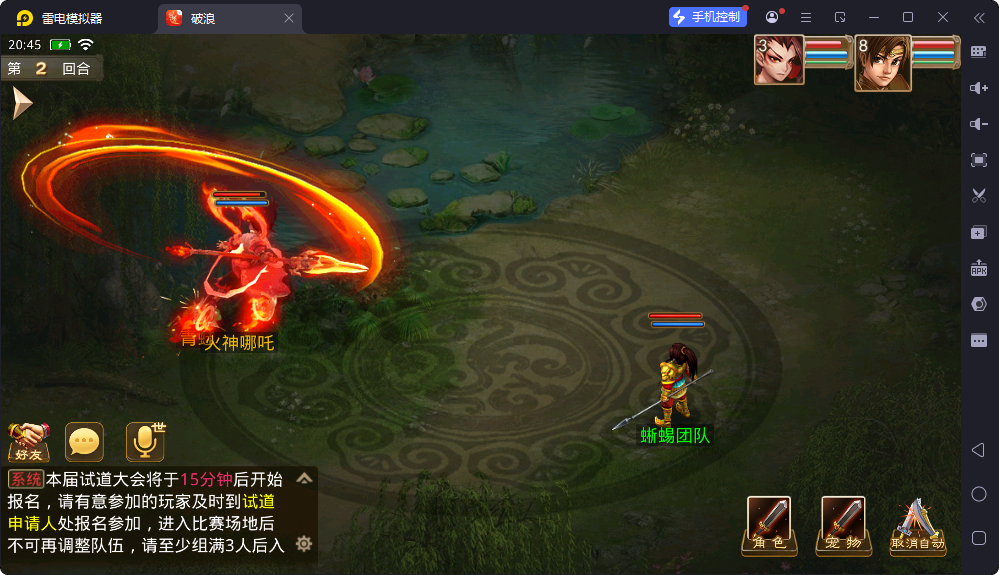Open chat settings gear icon
999x575 pixels.
(x=304, y=543)
